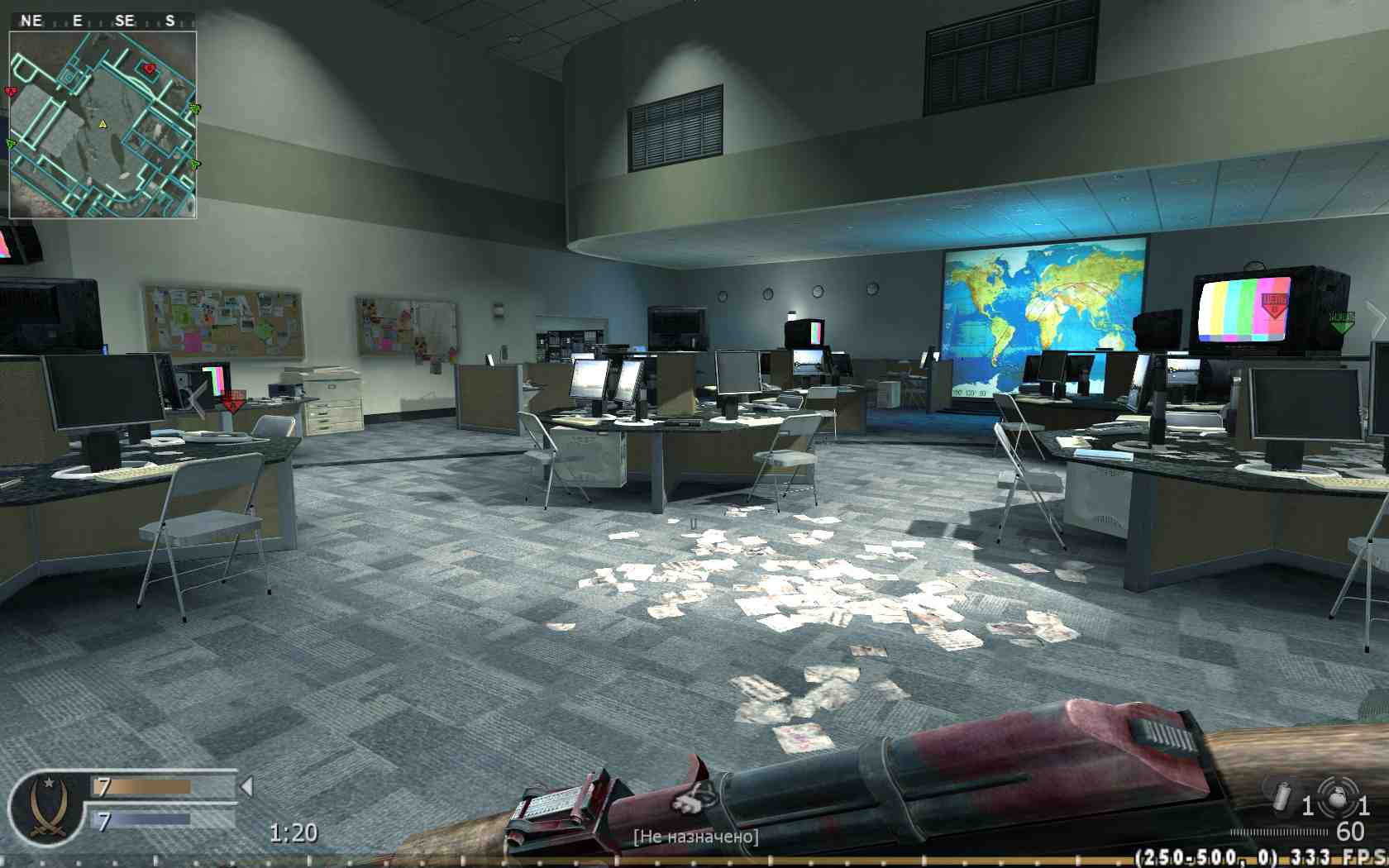
Task: Click the yellow player triangle on the minimap
Action: (x=103, y=125)
